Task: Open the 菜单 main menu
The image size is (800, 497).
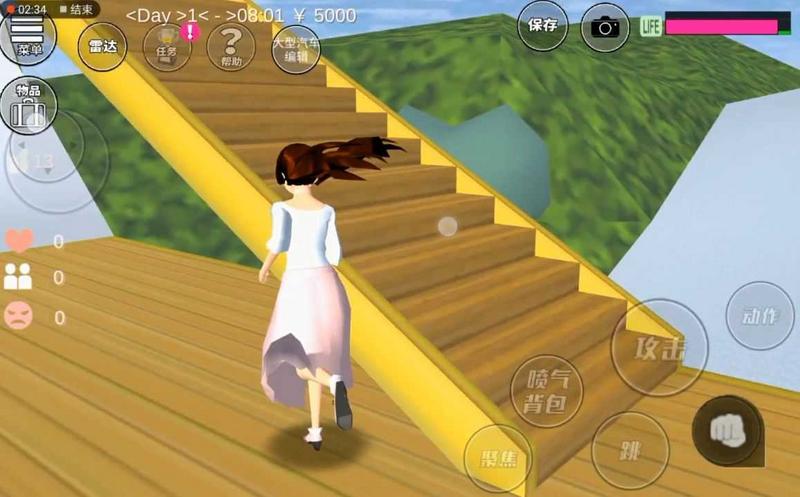Action: tap(27, 38)
